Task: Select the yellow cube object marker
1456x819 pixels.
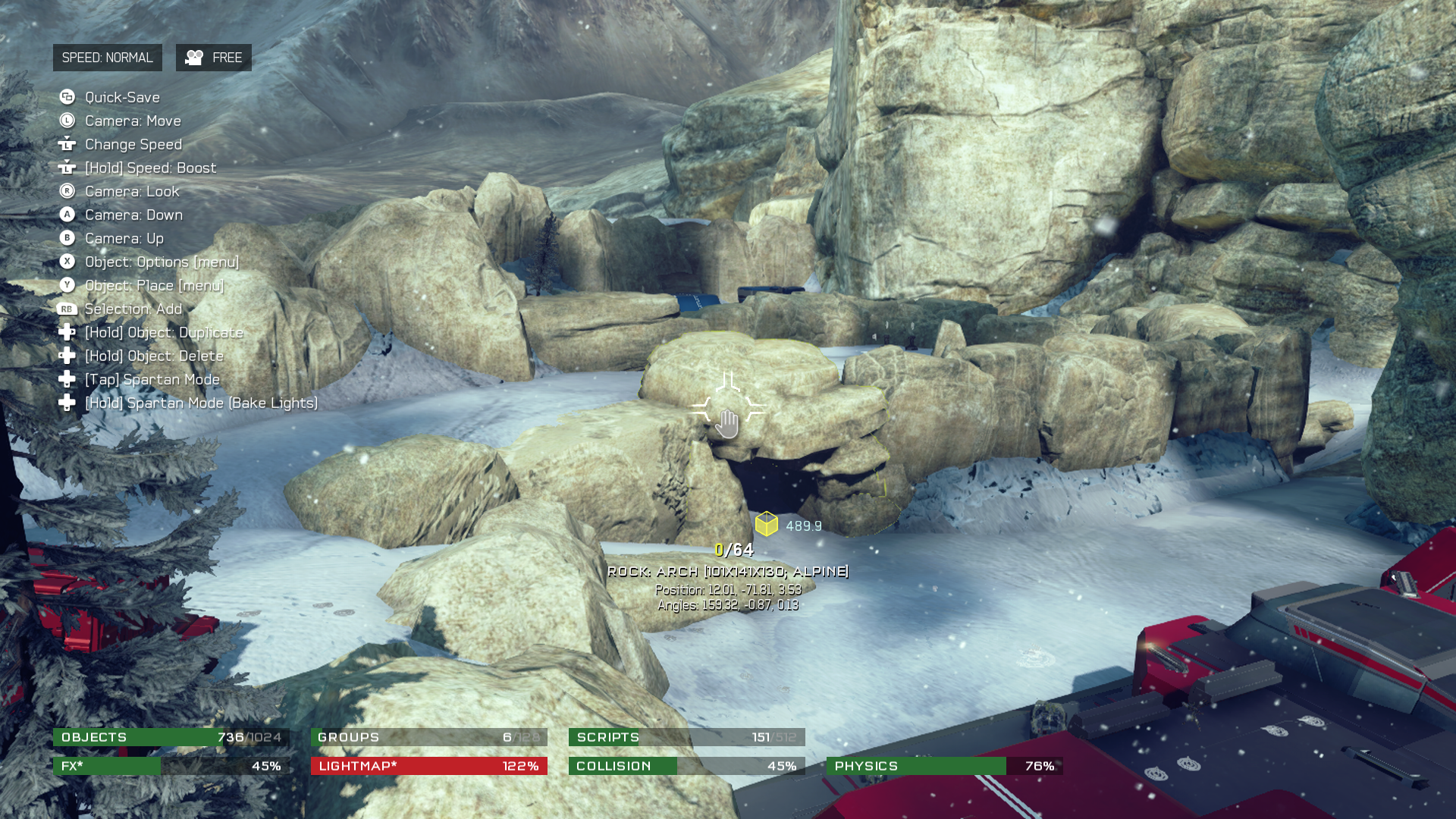Action: click(766, 524)
